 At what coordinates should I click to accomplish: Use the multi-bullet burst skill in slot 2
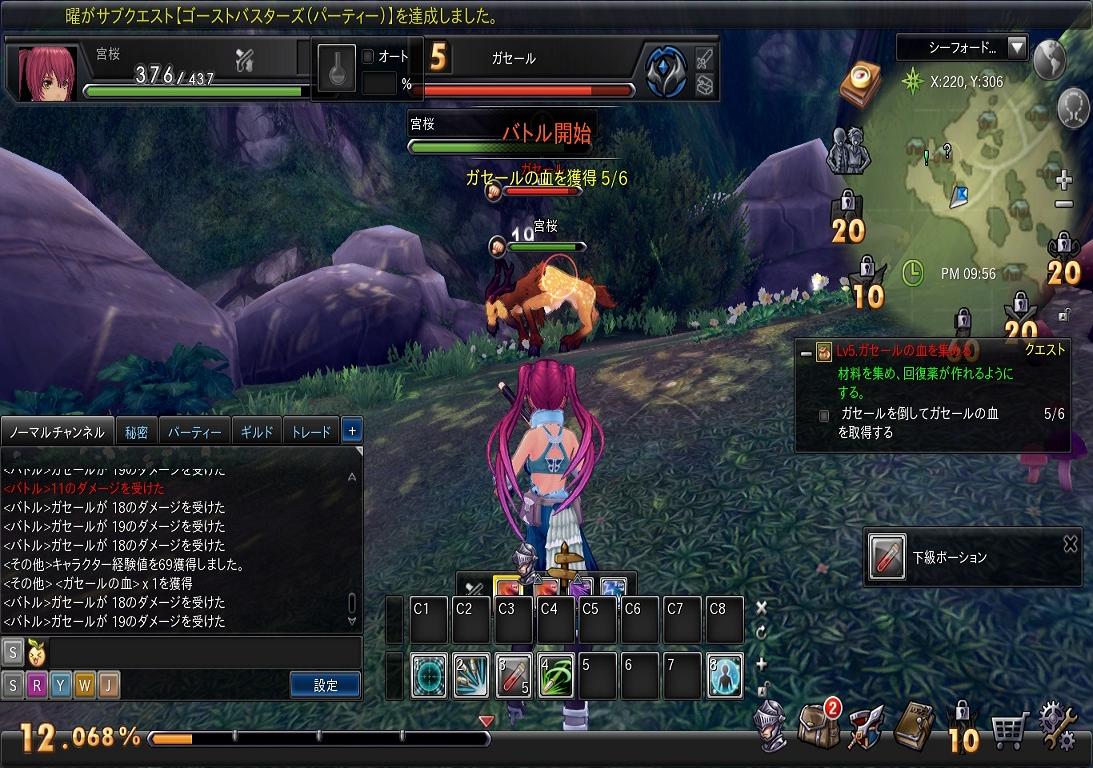click(x=472, y=676)
